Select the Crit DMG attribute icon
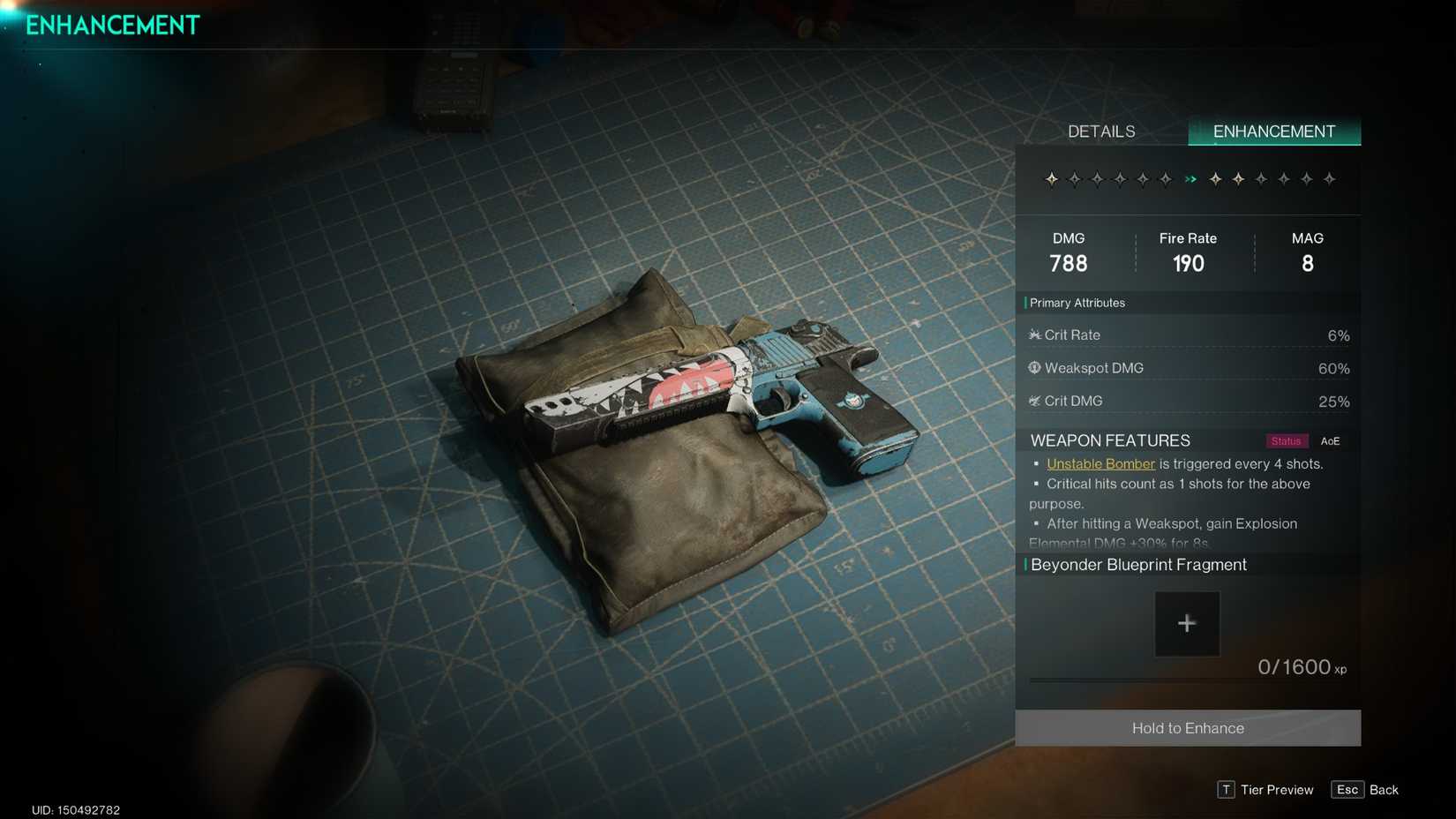The width and height of the screenshot is (1456, 819). pyautogui.click(x=1033, y=401)
